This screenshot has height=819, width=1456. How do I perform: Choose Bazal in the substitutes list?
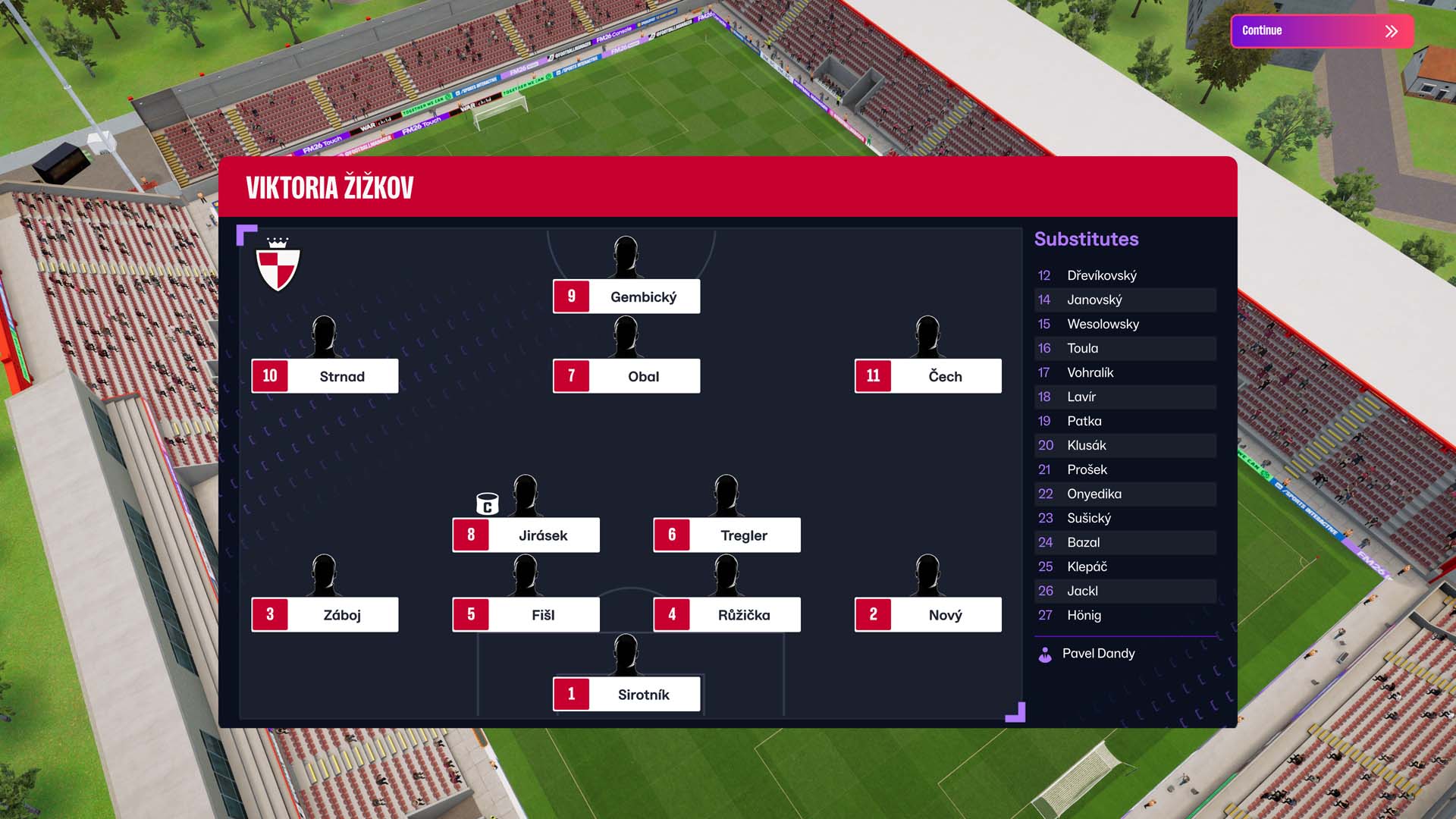coord(1125,542)
